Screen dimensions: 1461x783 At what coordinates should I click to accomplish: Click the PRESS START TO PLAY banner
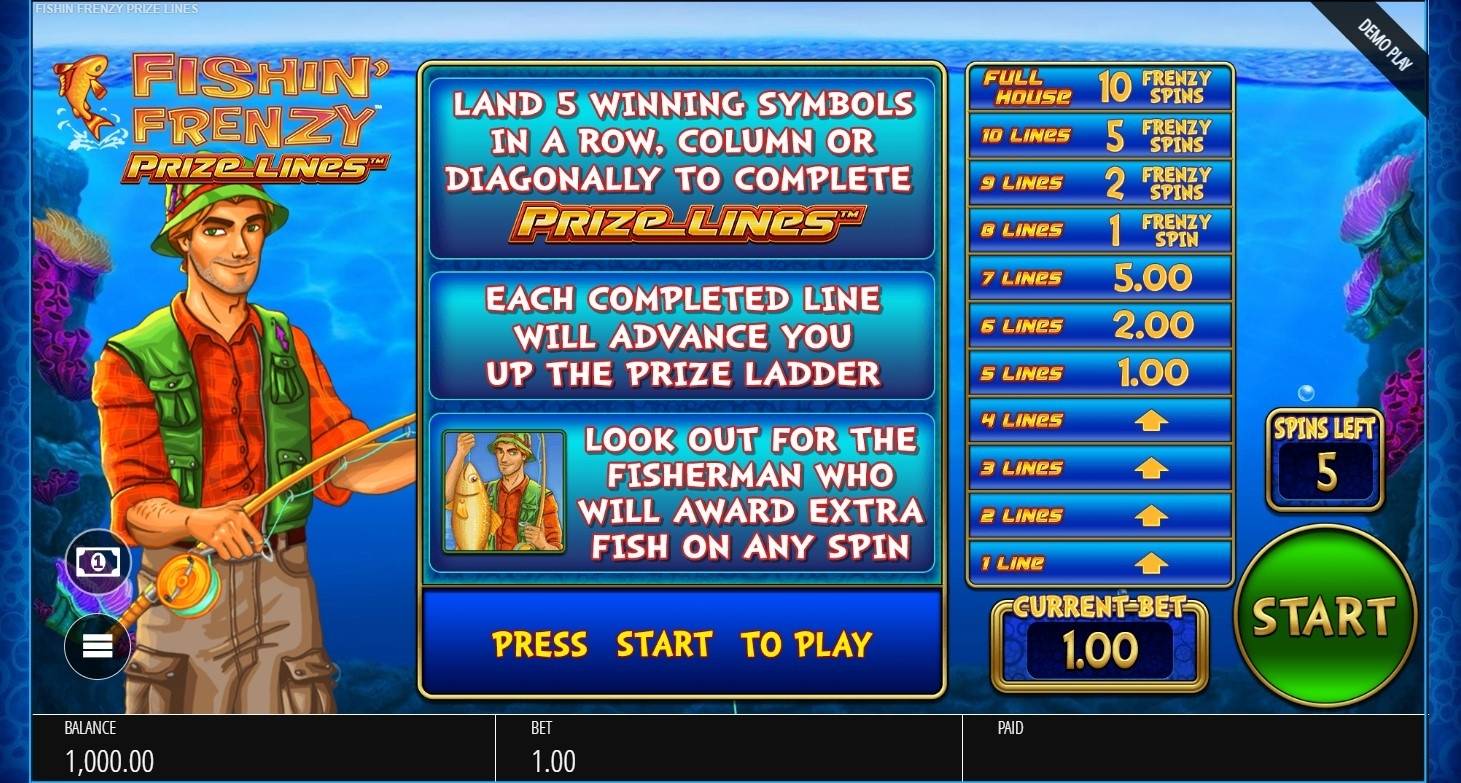click(683, 645)
